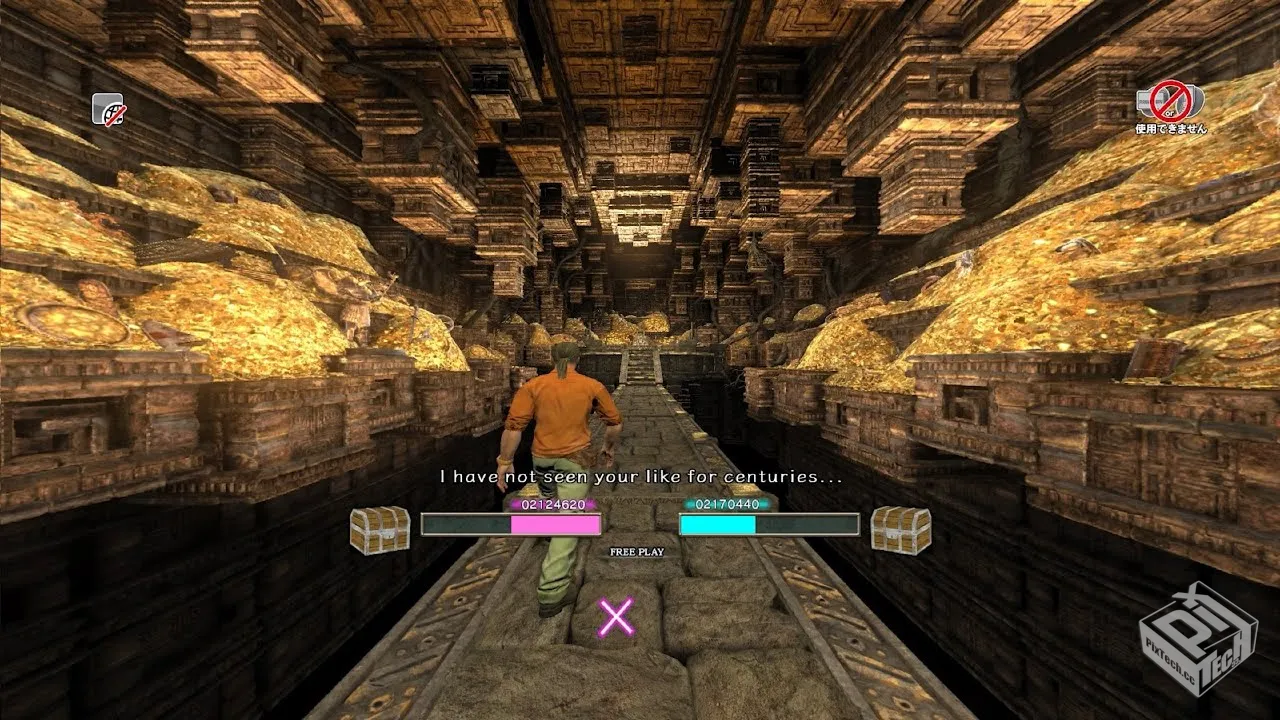Select the crossed-out globe network icon
The width and height of the screenshot is (1280, 720).
click(x=108, y=108)
